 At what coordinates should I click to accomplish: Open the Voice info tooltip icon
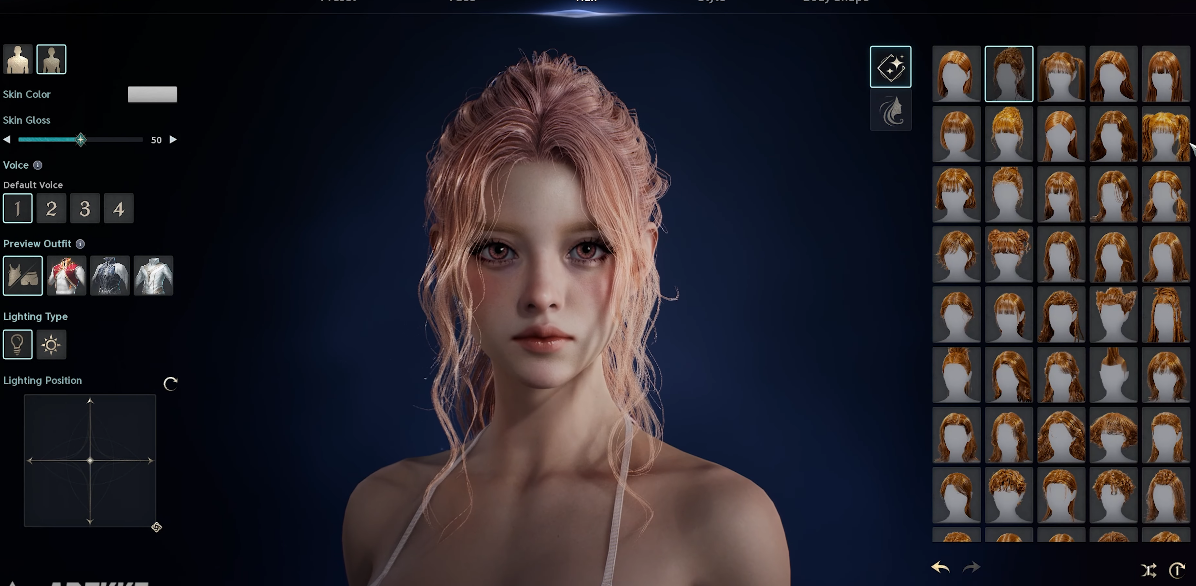(38, 165)
